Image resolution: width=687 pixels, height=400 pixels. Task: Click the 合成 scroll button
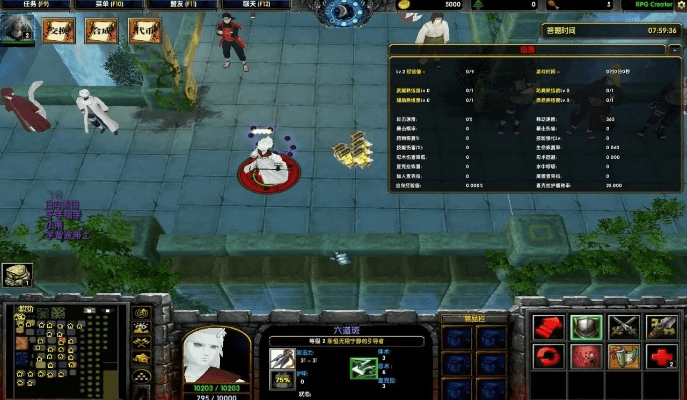pos(101,31)
